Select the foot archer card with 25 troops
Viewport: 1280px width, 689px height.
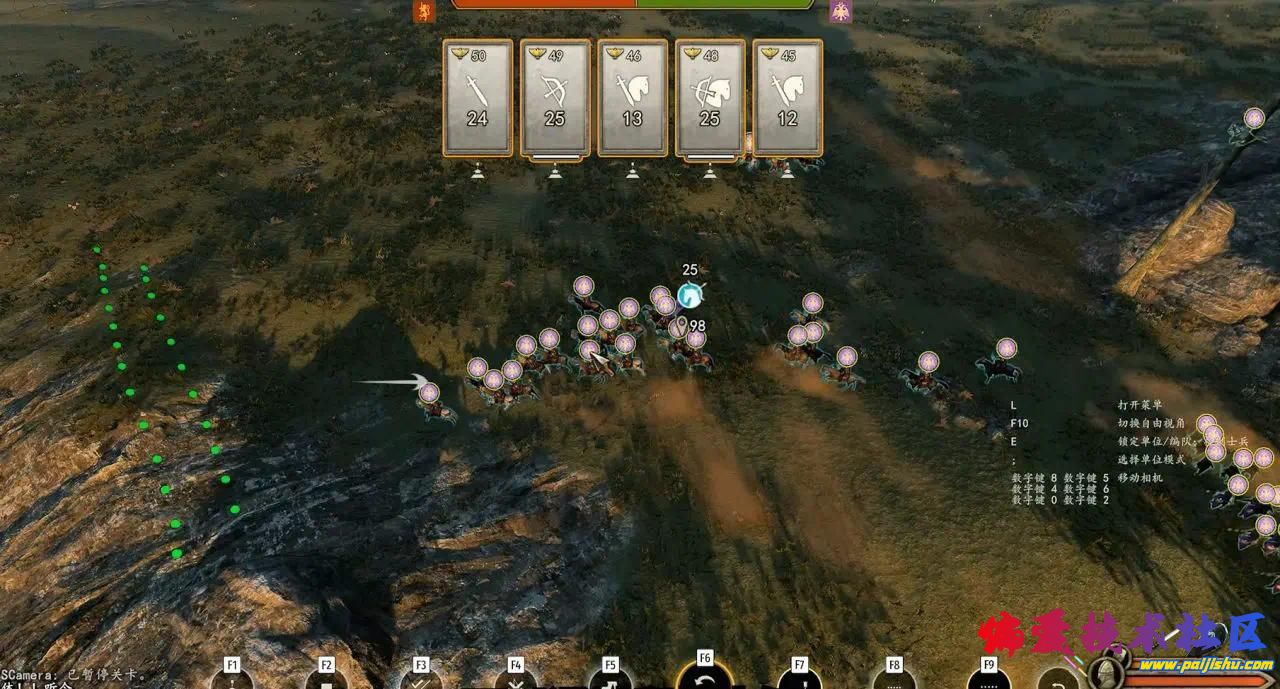[555, 98]
